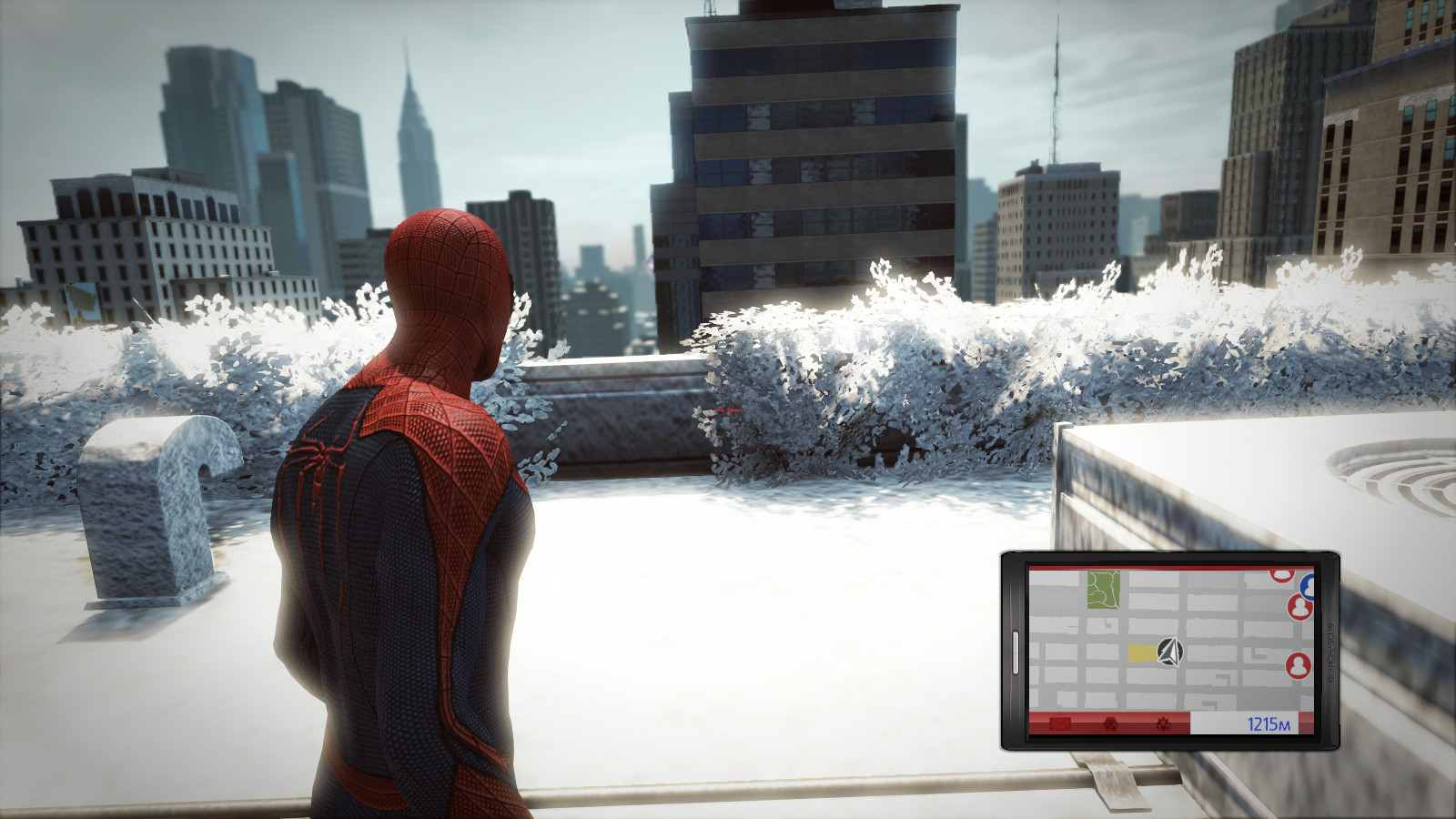Viewport: 1456px width, 819px height.
Task: Click the player arrow marker on the minimap
Action: coord(1171,652)
